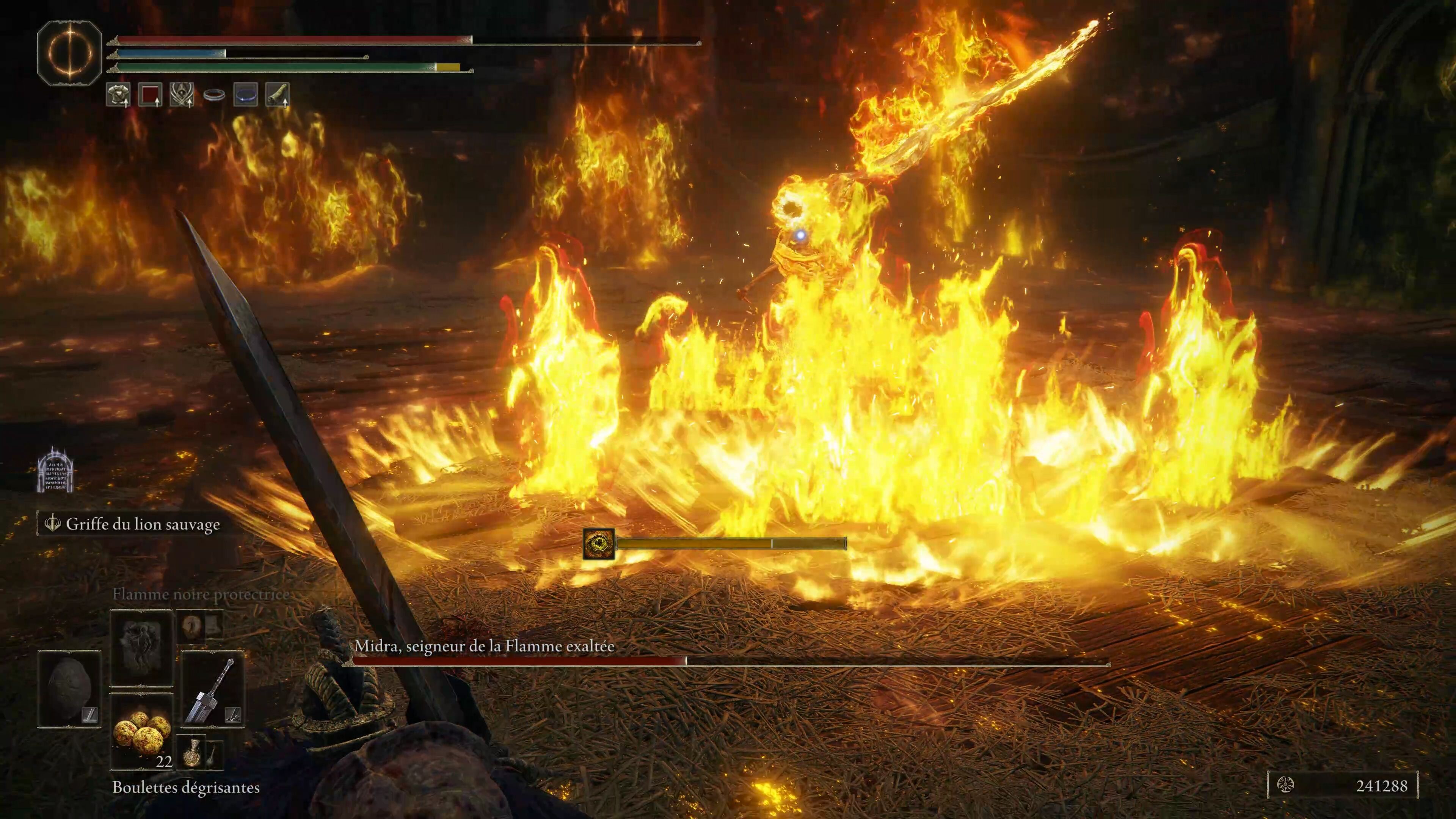Select the stone shield left-hand slot
The image size is (1456, 819).
click(69, 689)
